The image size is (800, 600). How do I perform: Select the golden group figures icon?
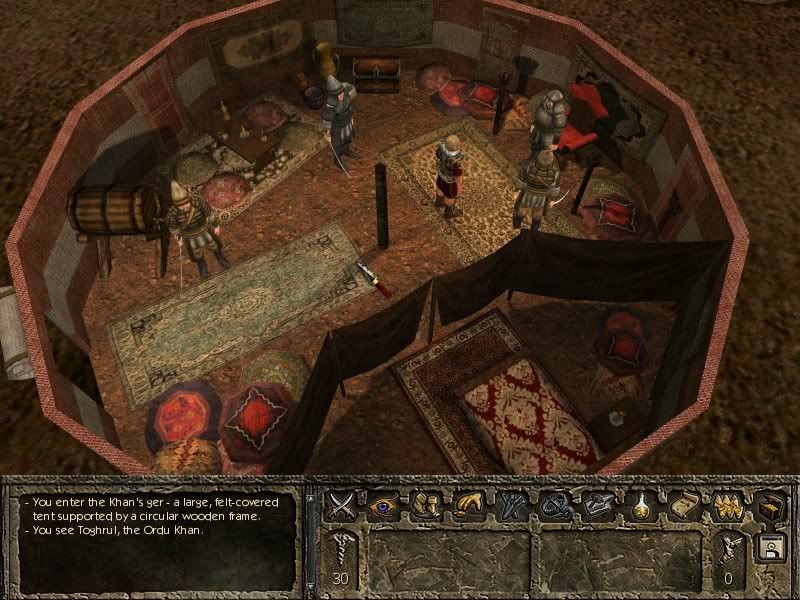(726, 503)
